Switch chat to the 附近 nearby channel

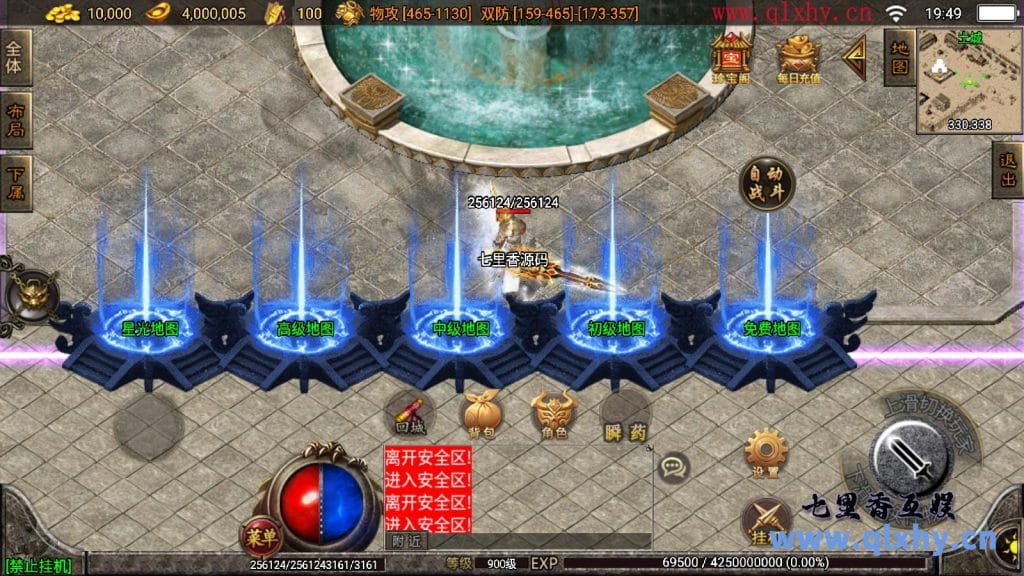click(x=406, y=541)
